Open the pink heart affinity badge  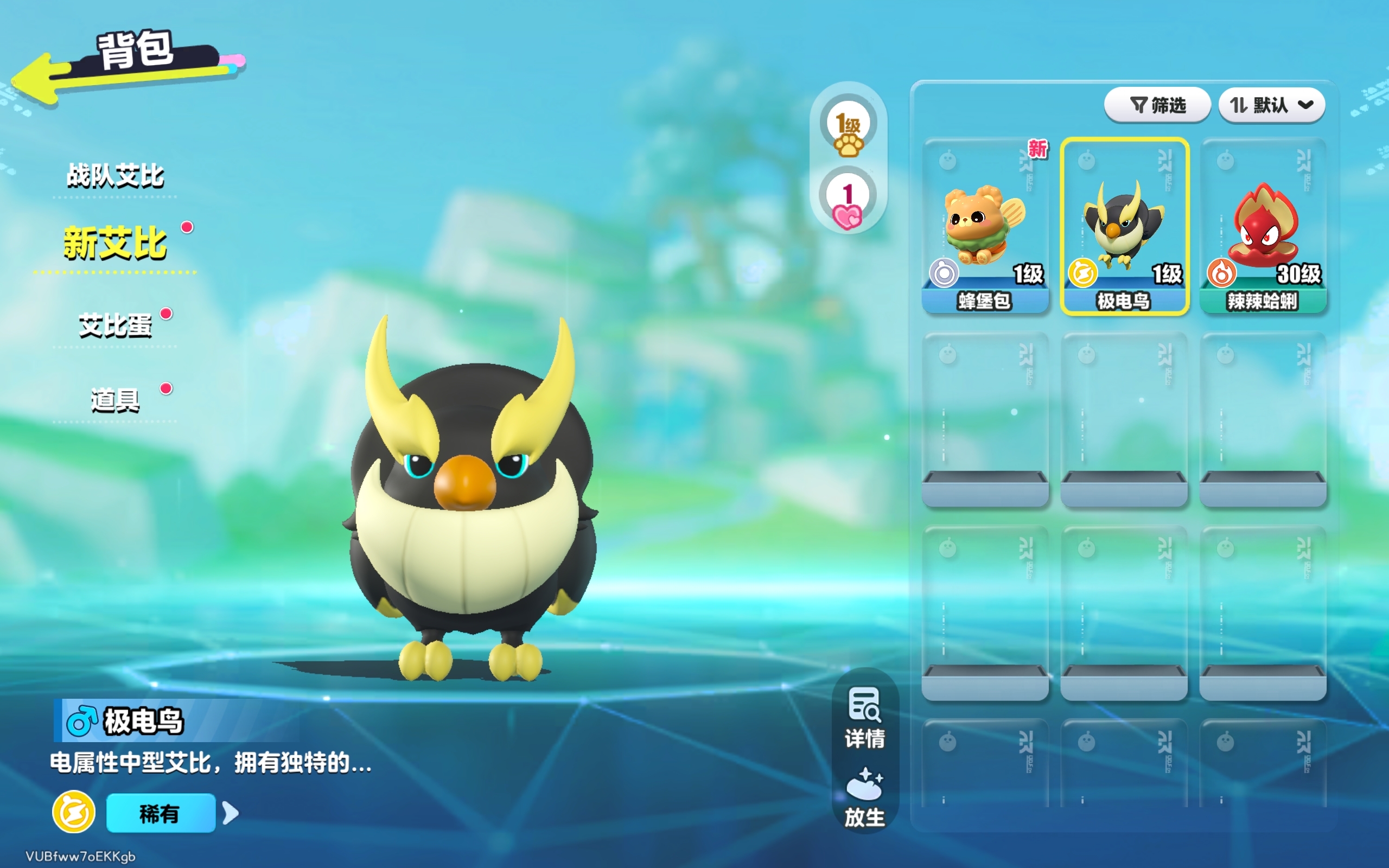[x=848, y=198]
